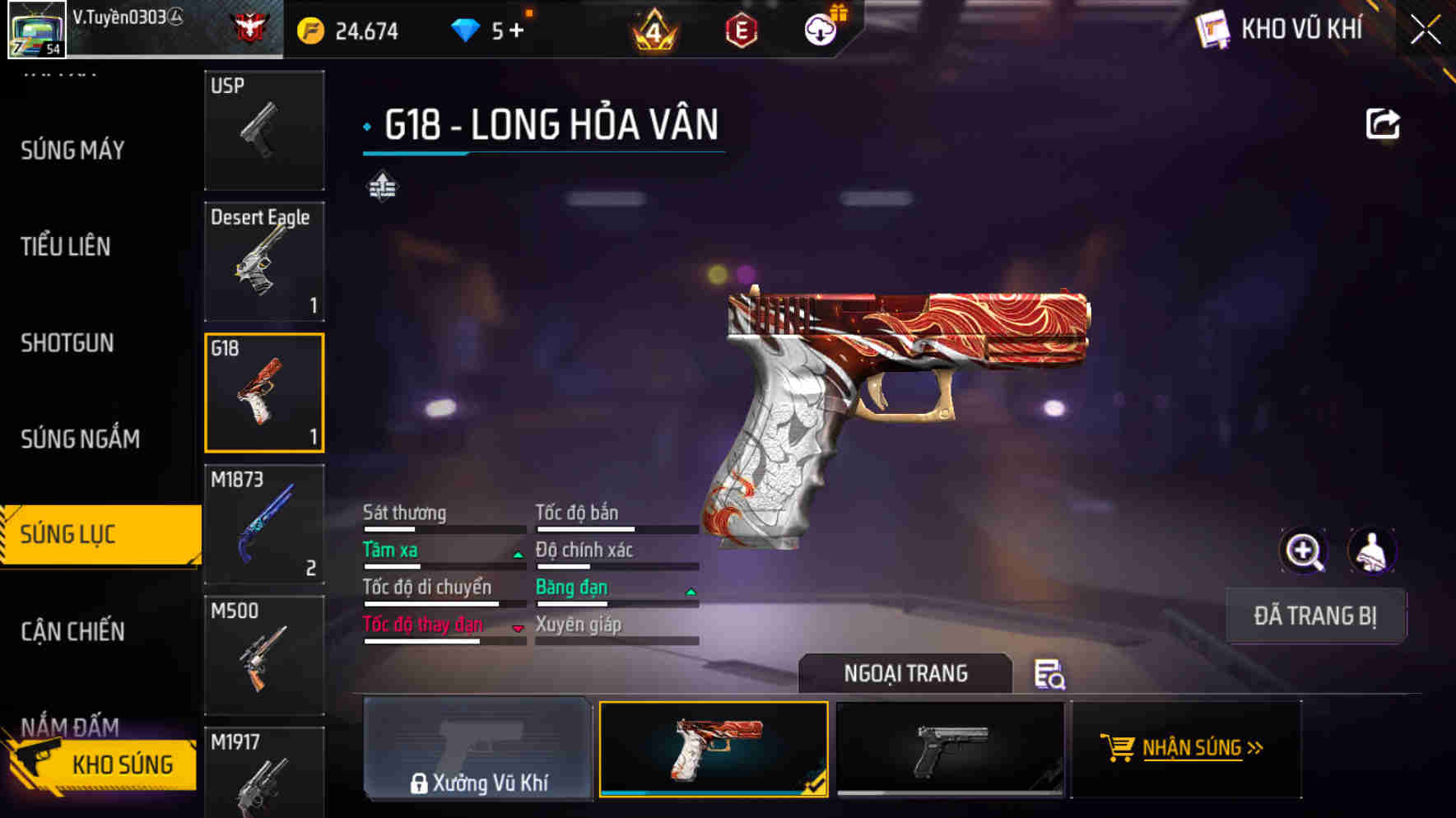Show the Súng Ngắm category

pyautogui.click(x=80, y=439)
